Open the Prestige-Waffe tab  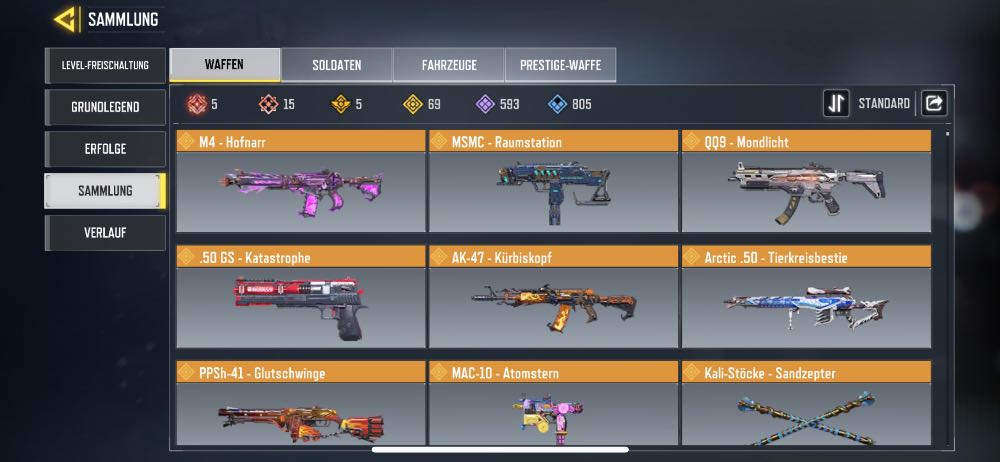pos(560,65)
